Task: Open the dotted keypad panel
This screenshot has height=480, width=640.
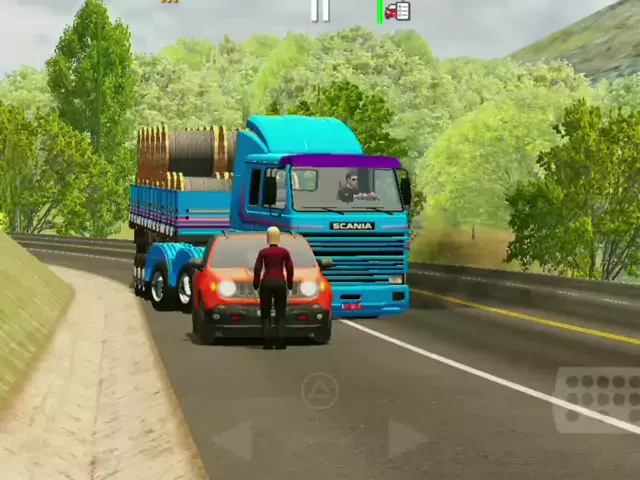Action: 600,398
